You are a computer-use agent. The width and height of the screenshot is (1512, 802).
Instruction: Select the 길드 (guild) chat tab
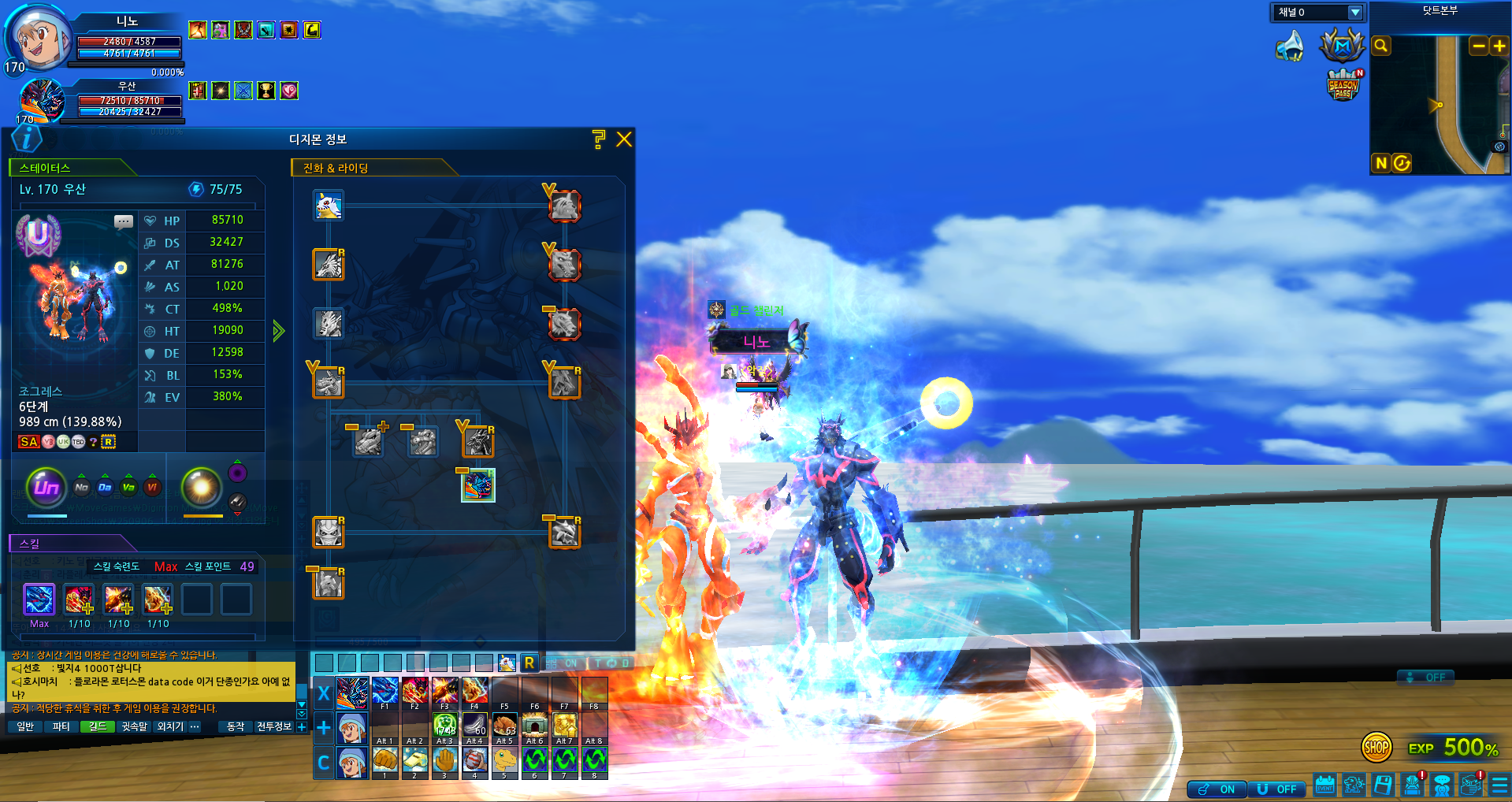[x=98, y=726]
